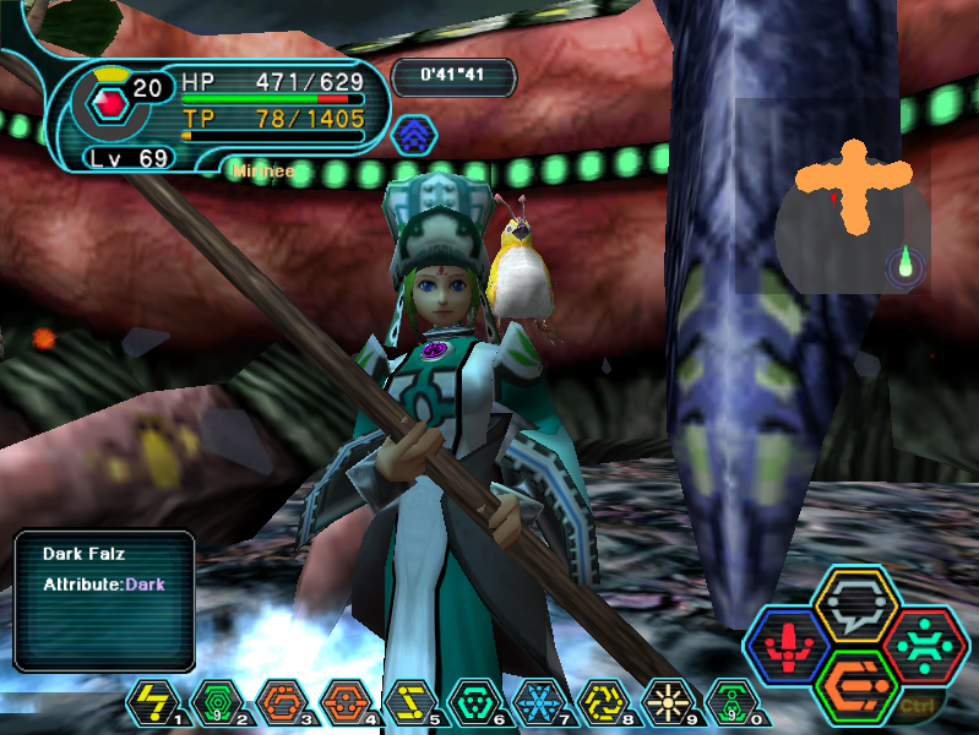Trigger the orange technique icon in slot 4
This screenshot has height=735, width=979.
coord(344,701)
